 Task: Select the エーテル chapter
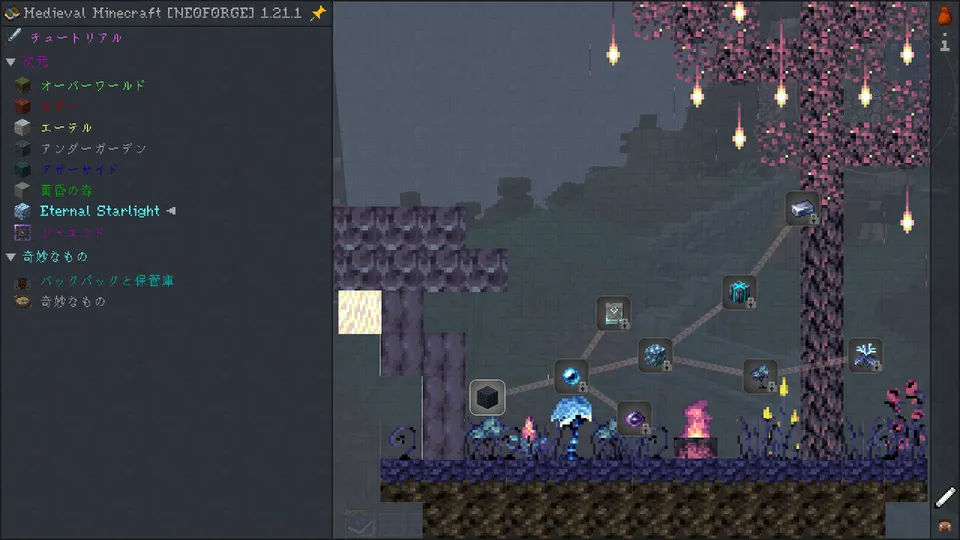(x=66, y=128)
